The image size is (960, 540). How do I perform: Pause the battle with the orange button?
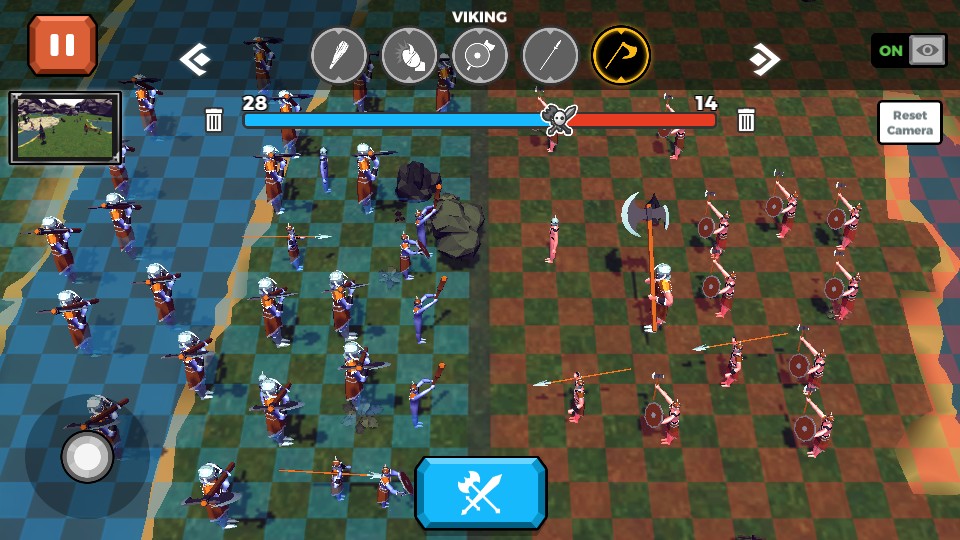[62, 45]
